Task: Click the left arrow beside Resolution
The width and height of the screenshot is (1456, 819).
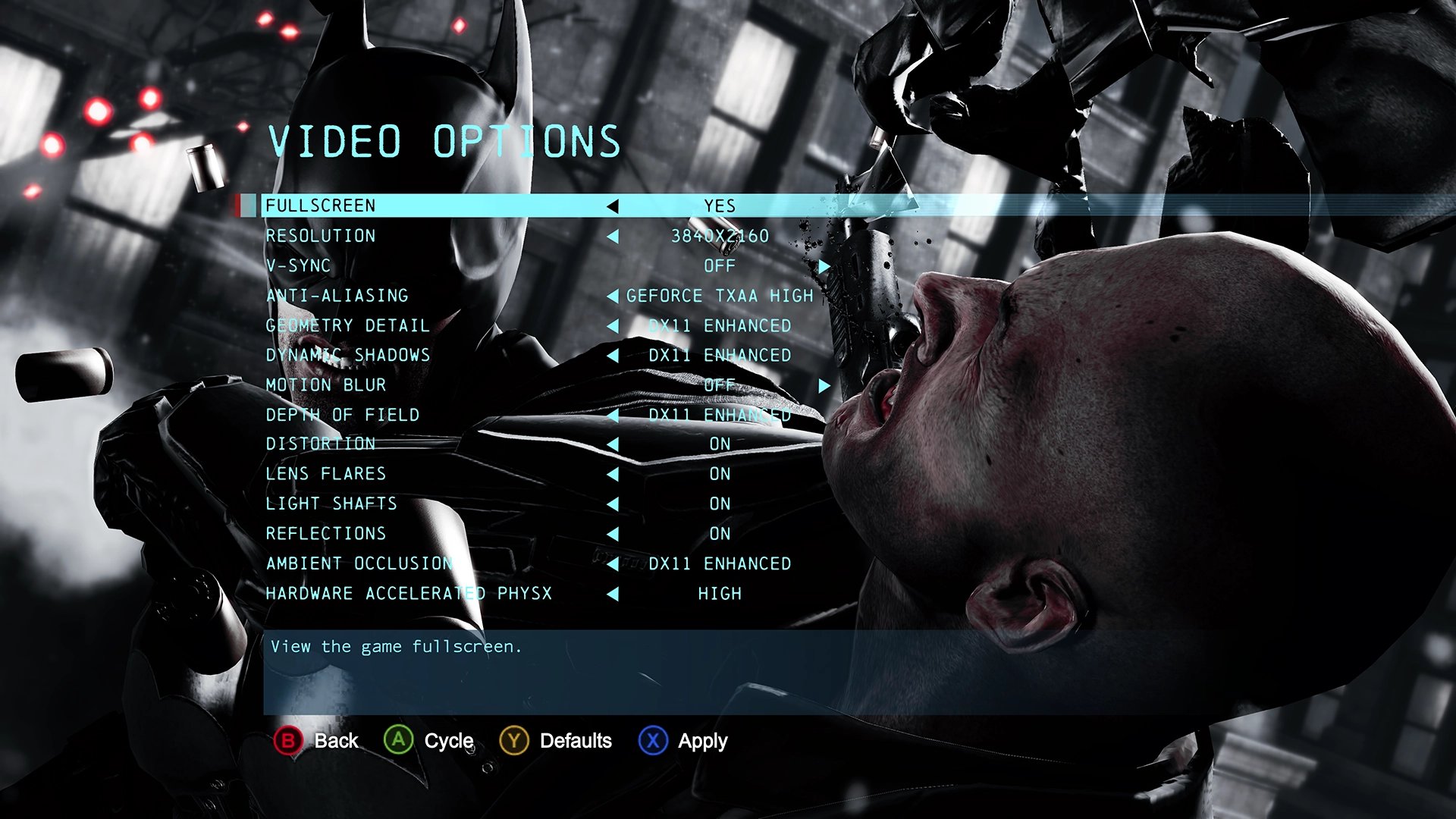Action: click(x=613, y=236)
